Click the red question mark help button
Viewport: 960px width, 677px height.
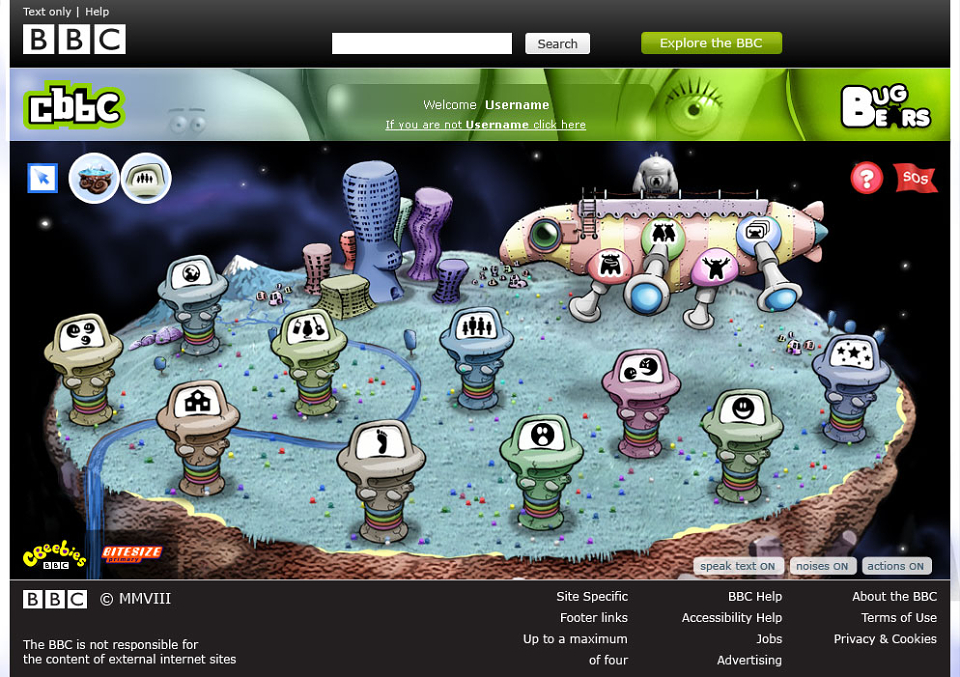coord(867,178)
